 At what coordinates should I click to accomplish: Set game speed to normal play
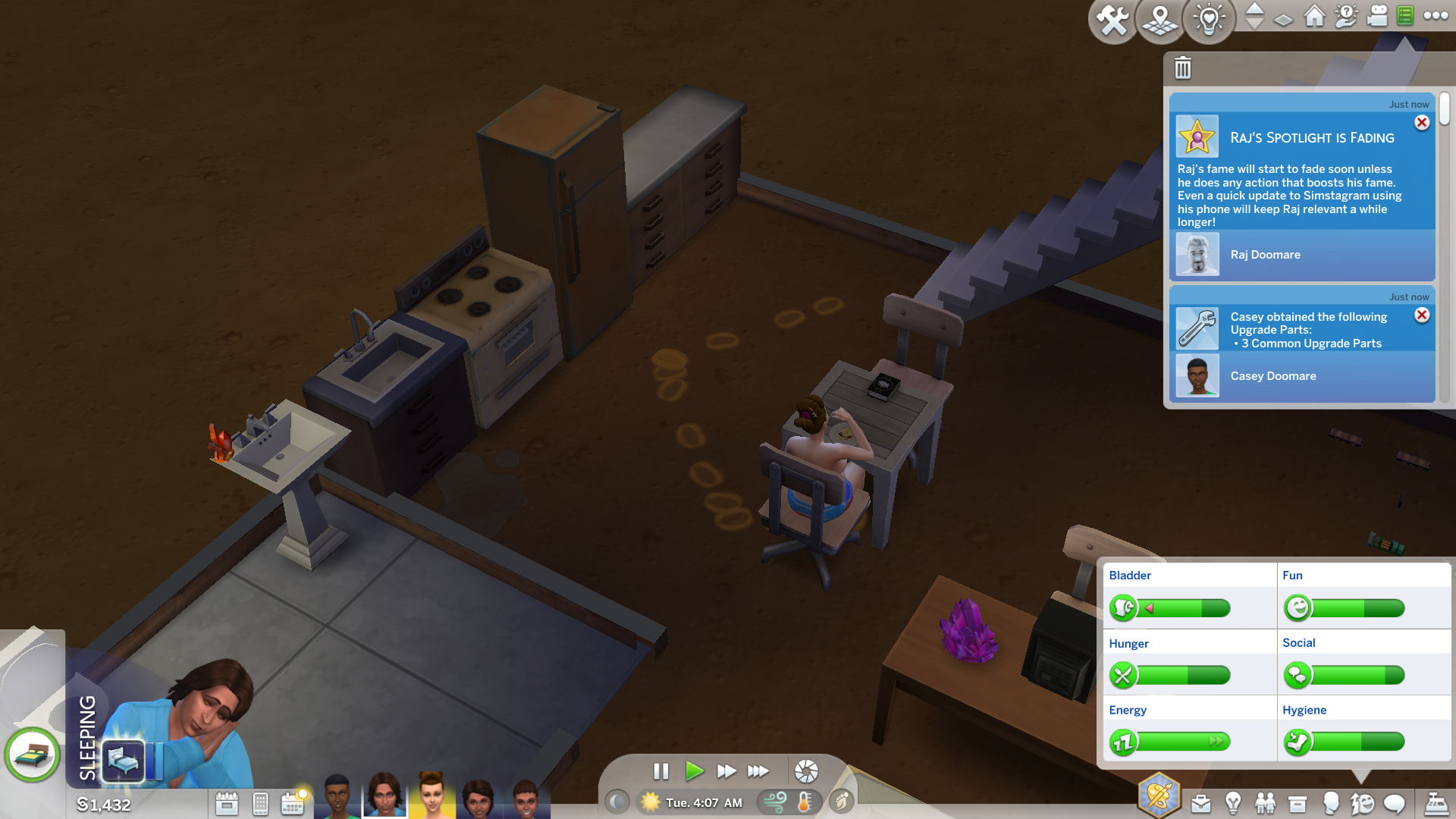coord(693,771)
